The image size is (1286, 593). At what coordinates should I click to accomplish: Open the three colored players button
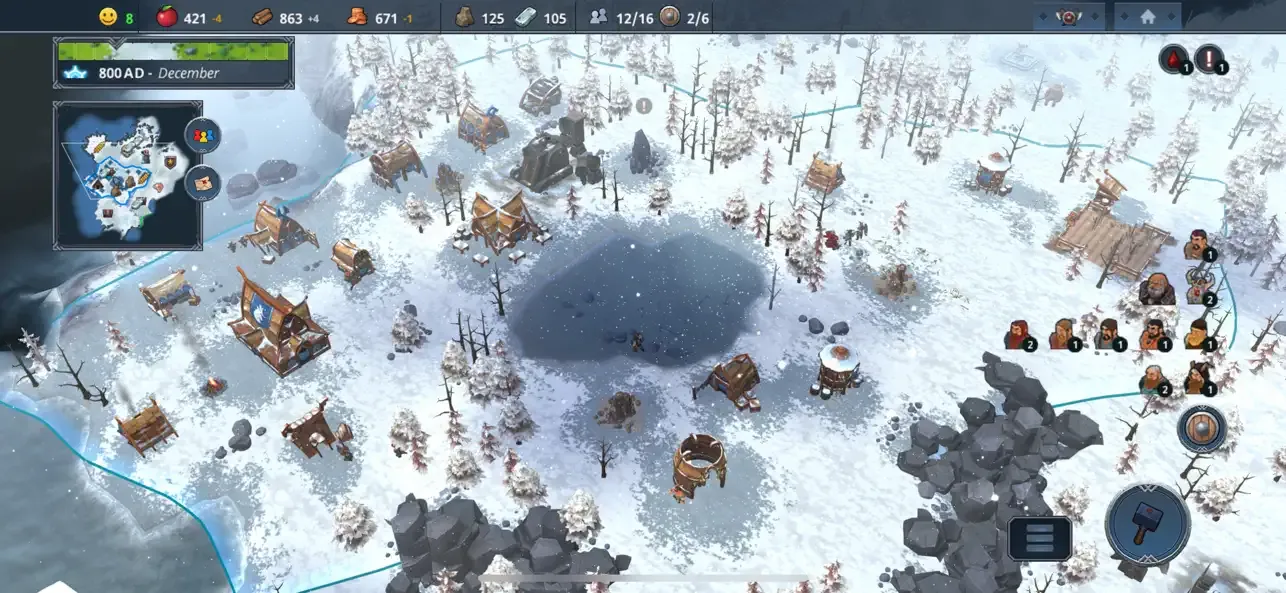[x=203, y=135]
